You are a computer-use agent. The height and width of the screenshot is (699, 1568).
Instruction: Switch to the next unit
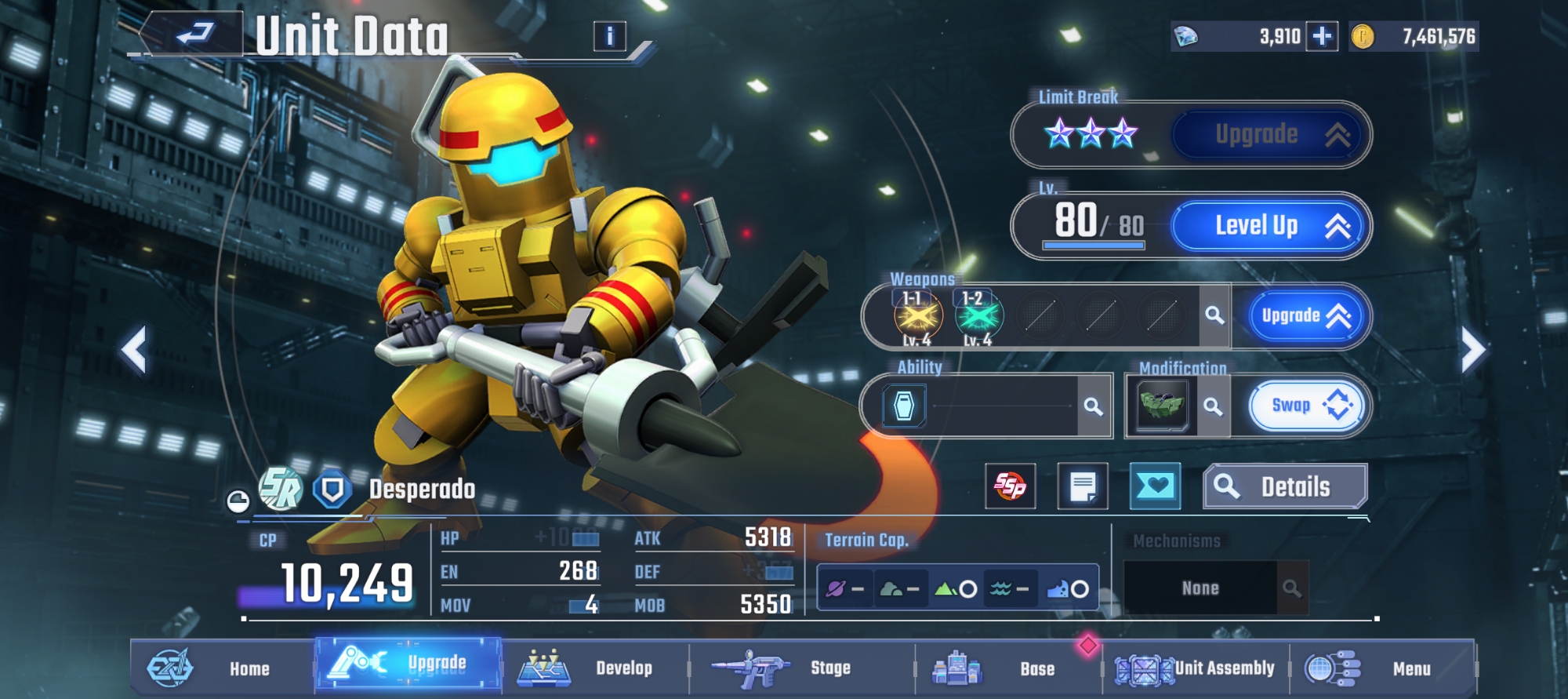1472,350
